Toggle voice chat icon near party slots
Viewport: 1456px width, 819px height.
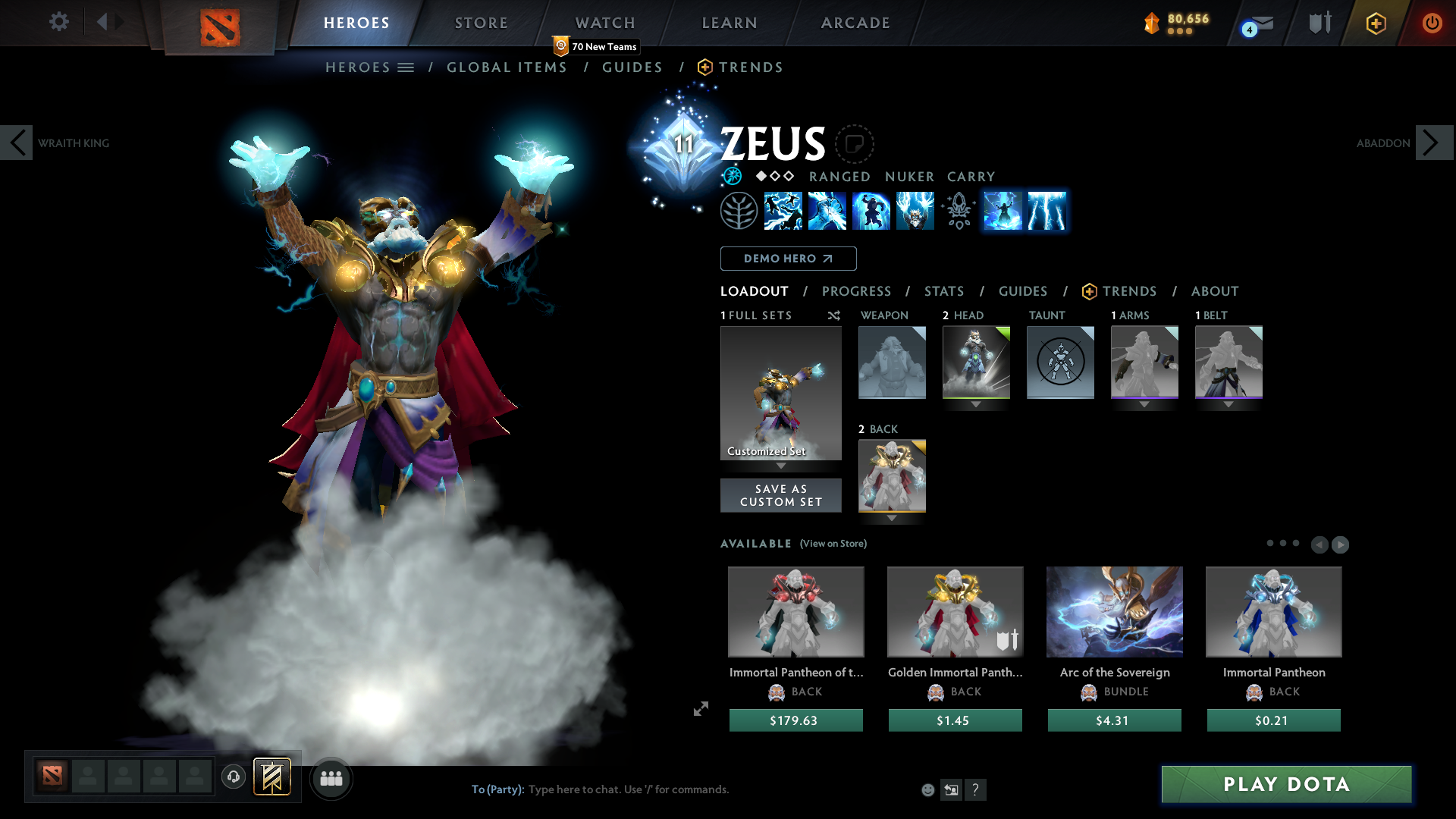coord(233,777)
